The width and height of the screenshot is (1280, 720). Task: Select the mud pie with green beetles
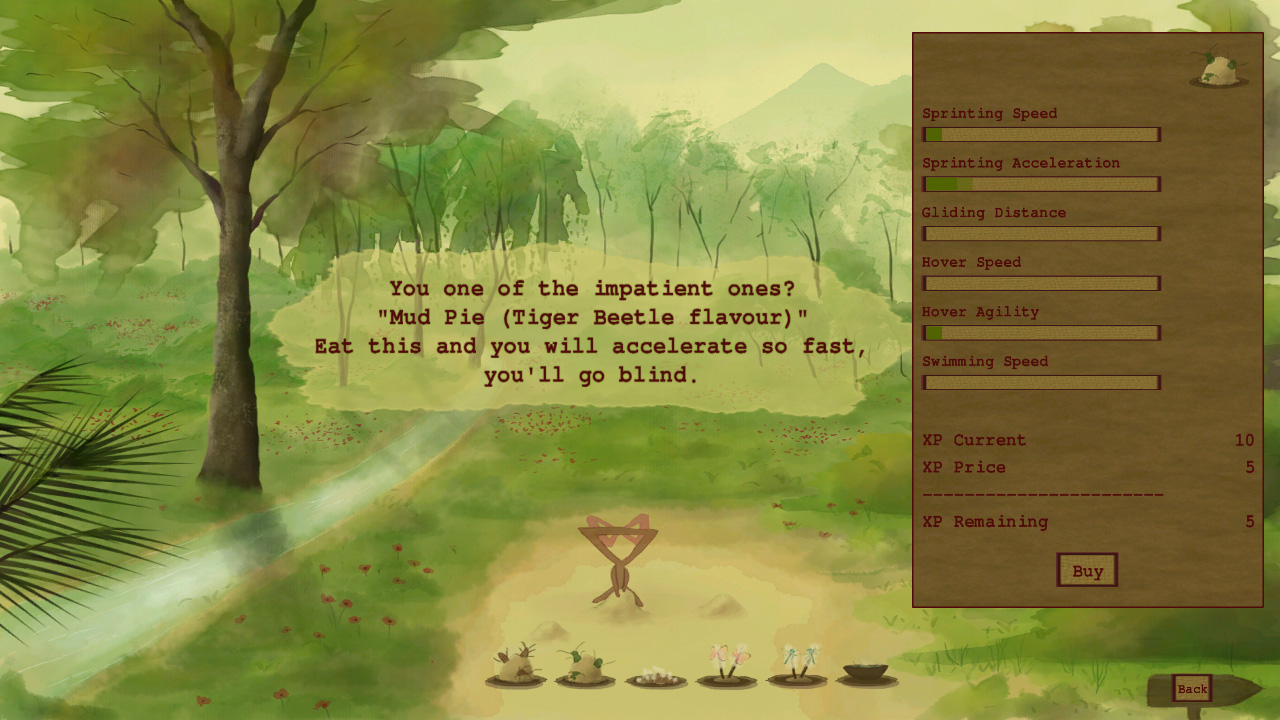point(585,667)
